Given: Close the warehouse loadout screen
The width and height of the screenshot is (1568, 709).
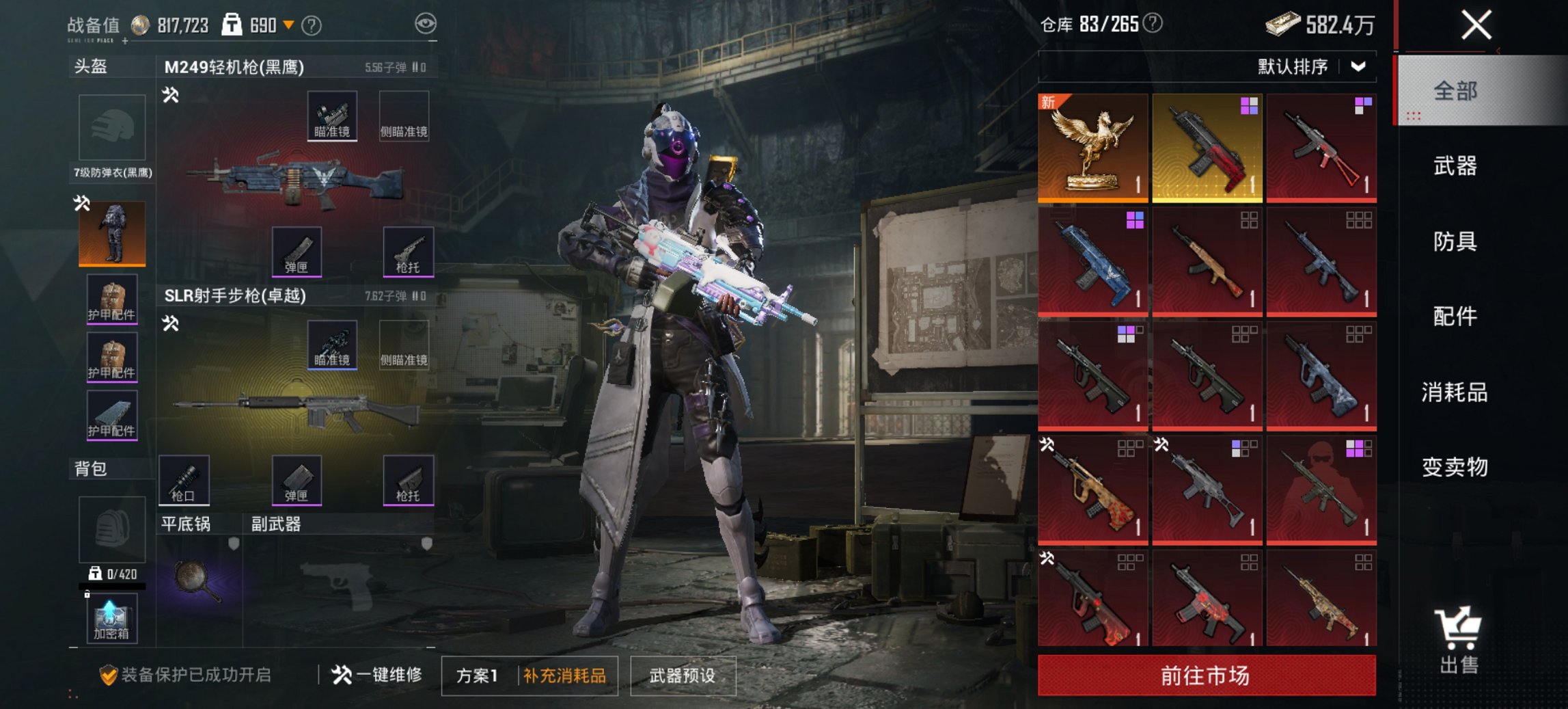Looking at the screenshot, I should click(1476, 26).
